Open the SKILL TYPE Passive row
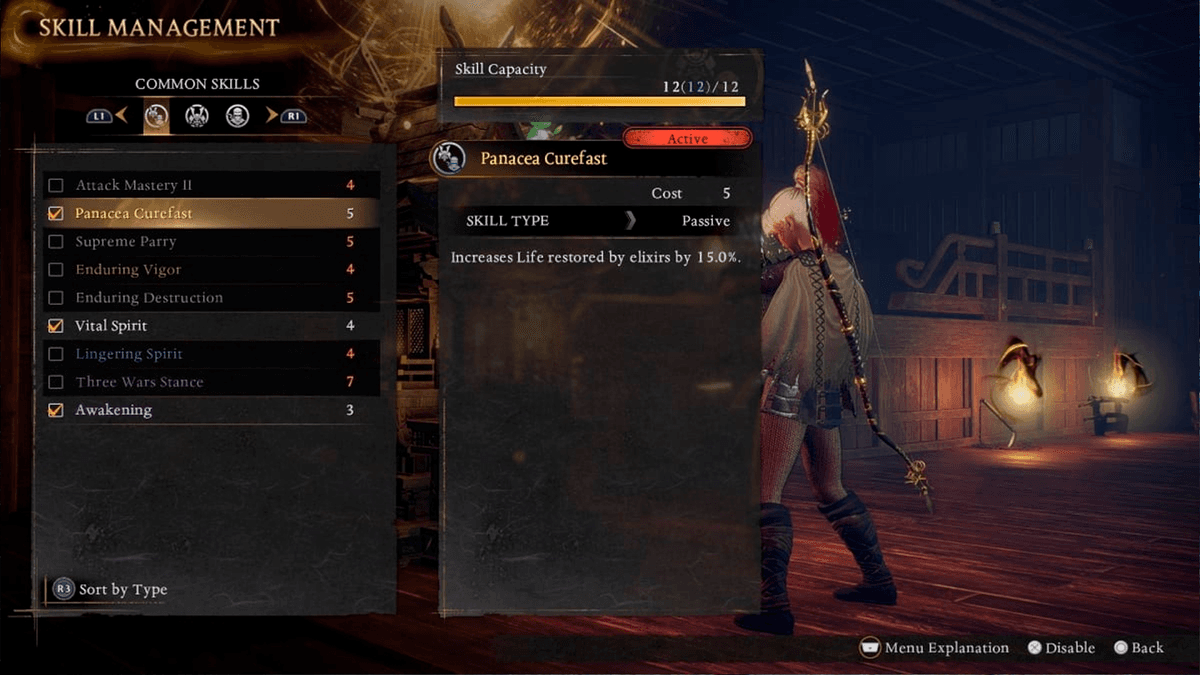The image size is (1200, 675). (598, 221)
